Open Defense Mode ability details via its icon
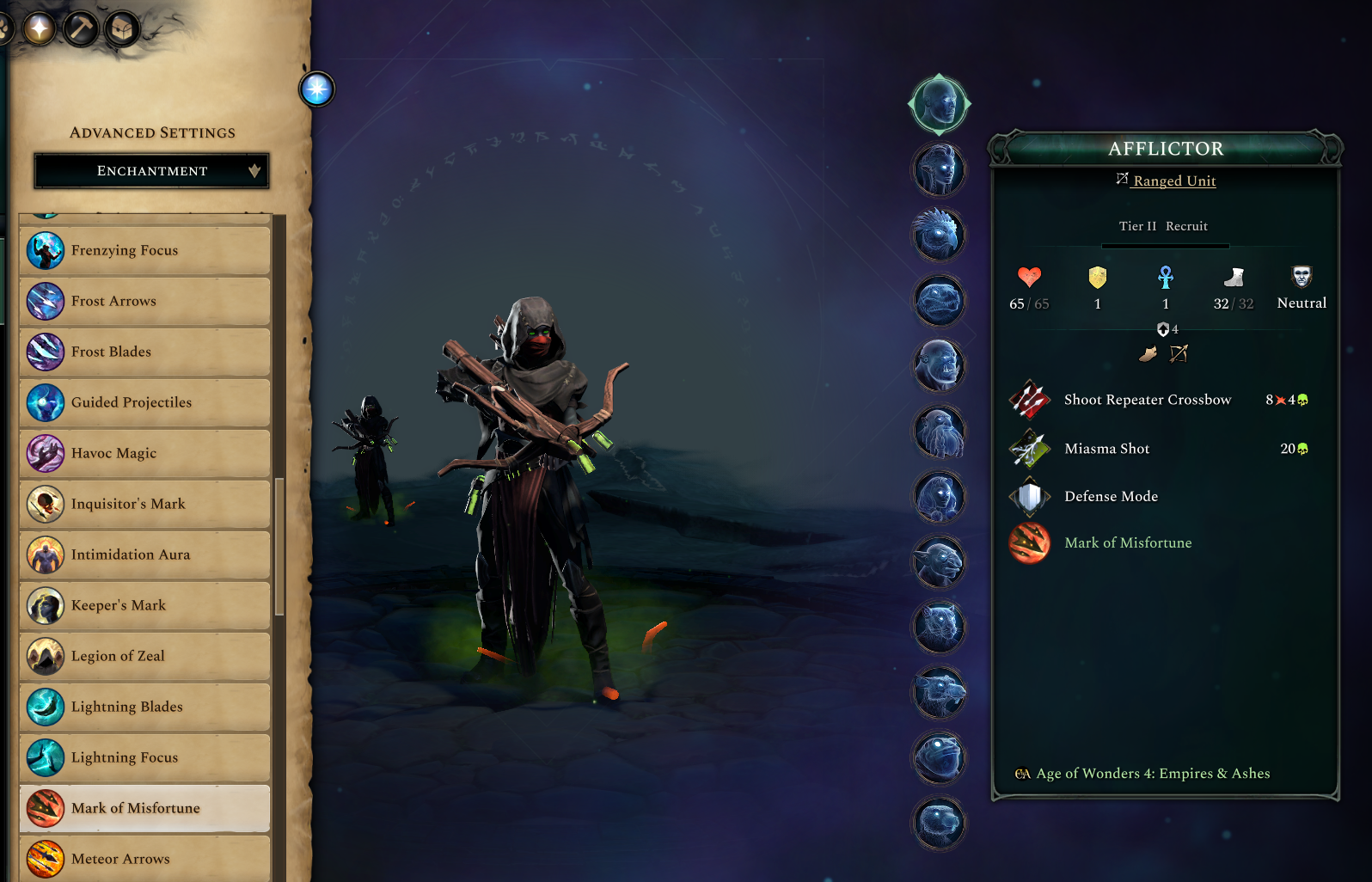1372x882 pixels. pyautogui.click(x=1029, y=497)
